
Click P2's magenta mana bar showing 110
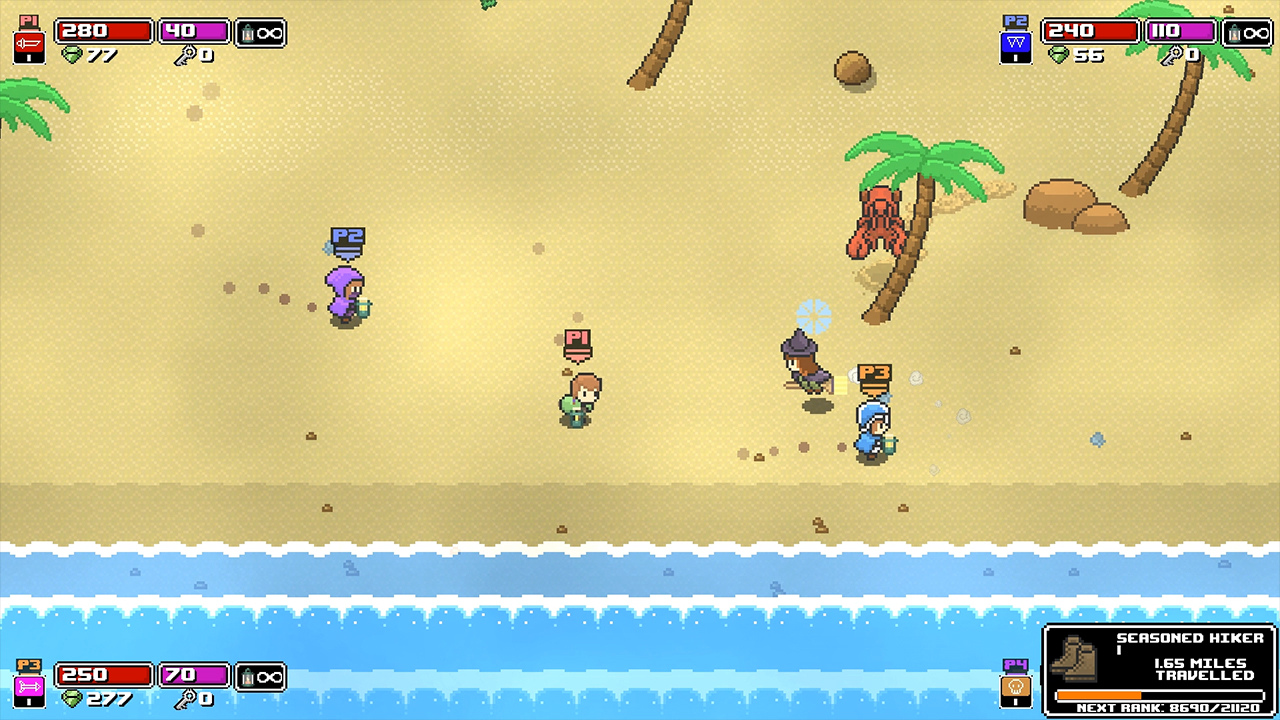tap(1180, 30)
